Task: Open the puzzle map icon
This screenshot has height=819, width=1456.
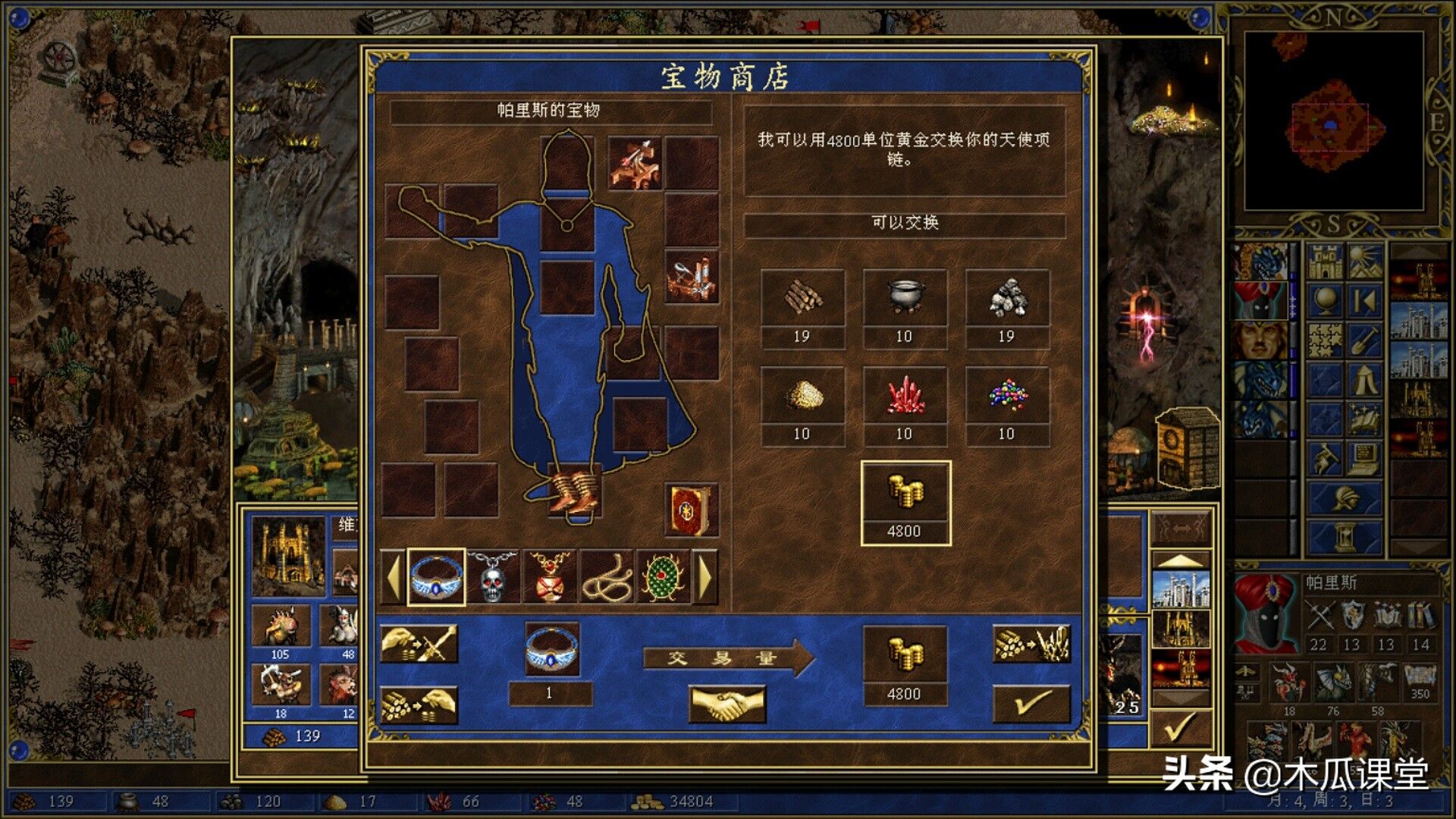Action: point(1325,339)
